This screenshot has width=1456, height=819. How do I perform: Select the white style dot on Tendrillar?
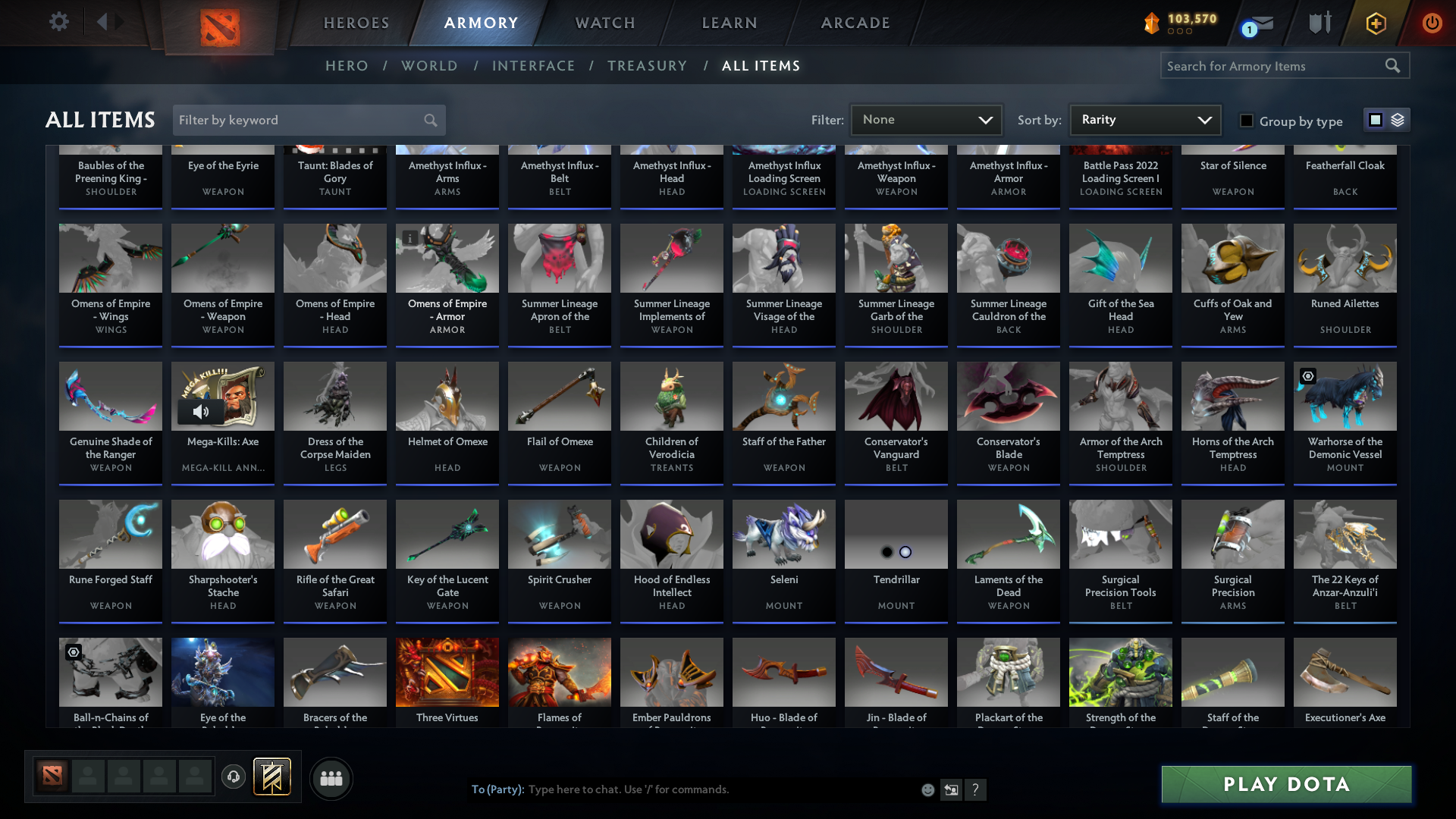907,552
